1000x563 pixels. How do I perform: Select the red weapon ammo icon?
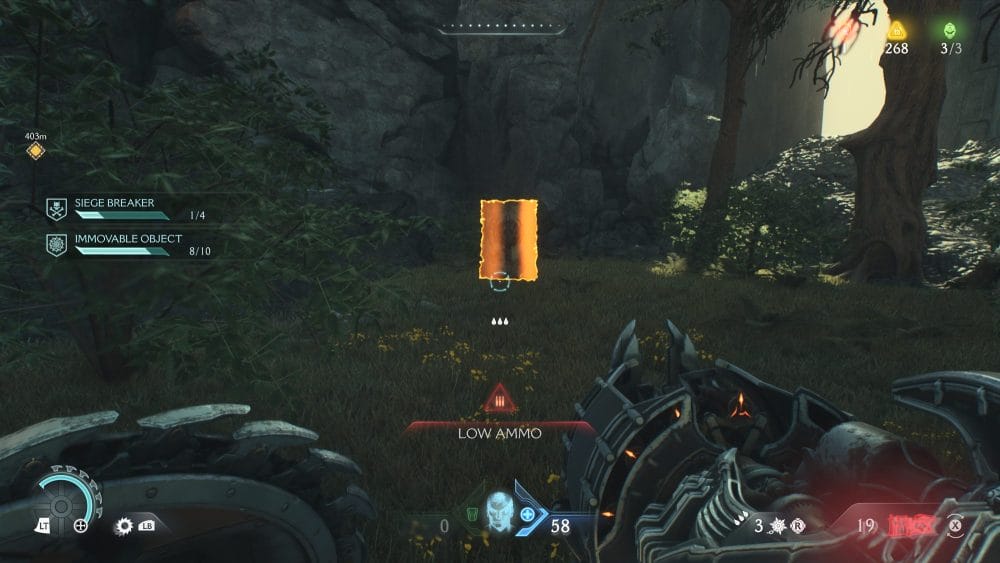[x=911, y=523]
